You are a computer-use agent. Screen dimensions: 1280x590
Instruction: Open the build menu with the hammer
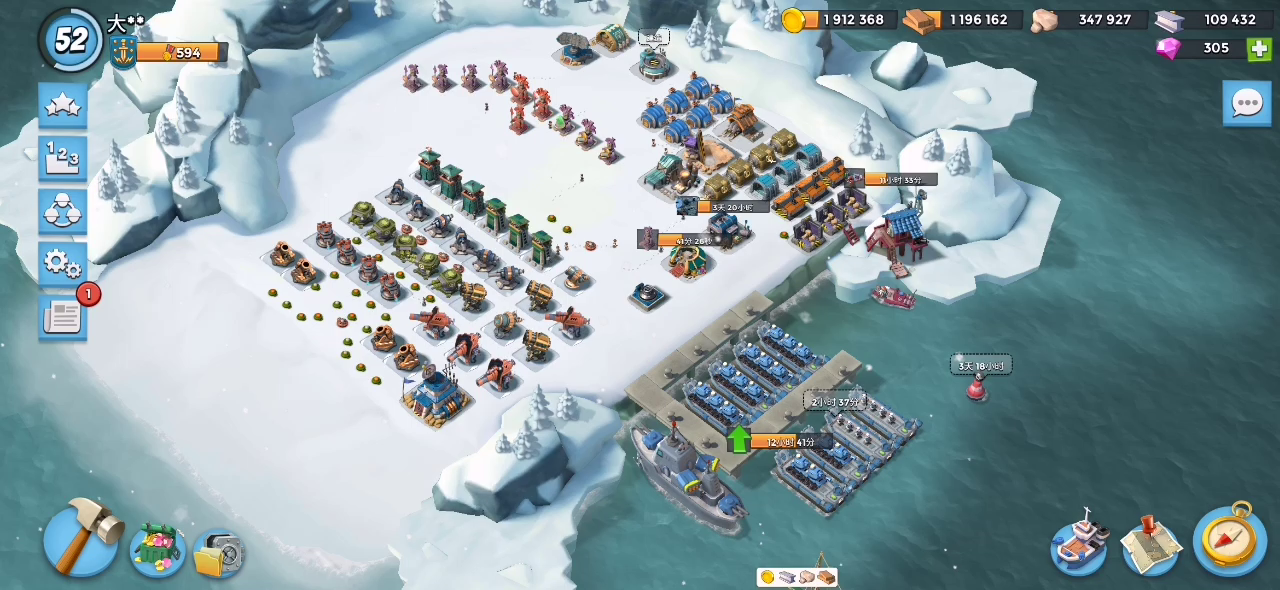point(80,538)
